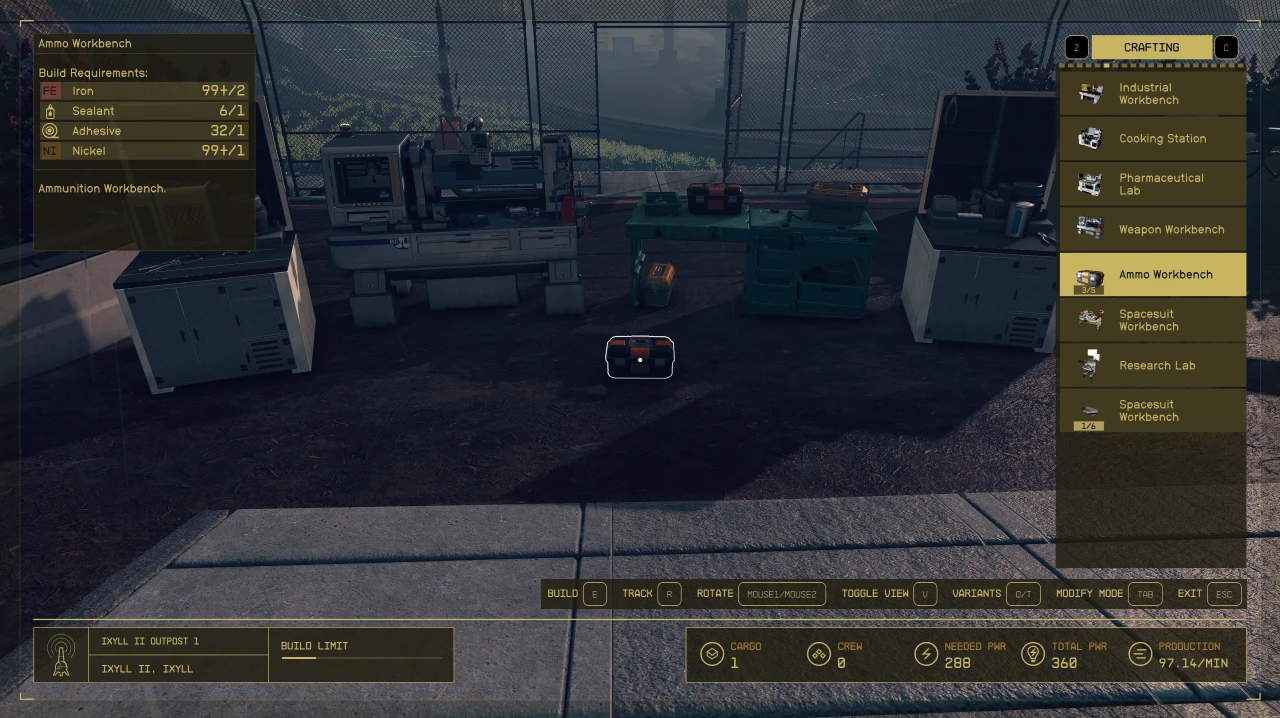Select the Spacesuit Workbench marked 1/6
The image size is (1280, 718).
[x=1152, y=411]
